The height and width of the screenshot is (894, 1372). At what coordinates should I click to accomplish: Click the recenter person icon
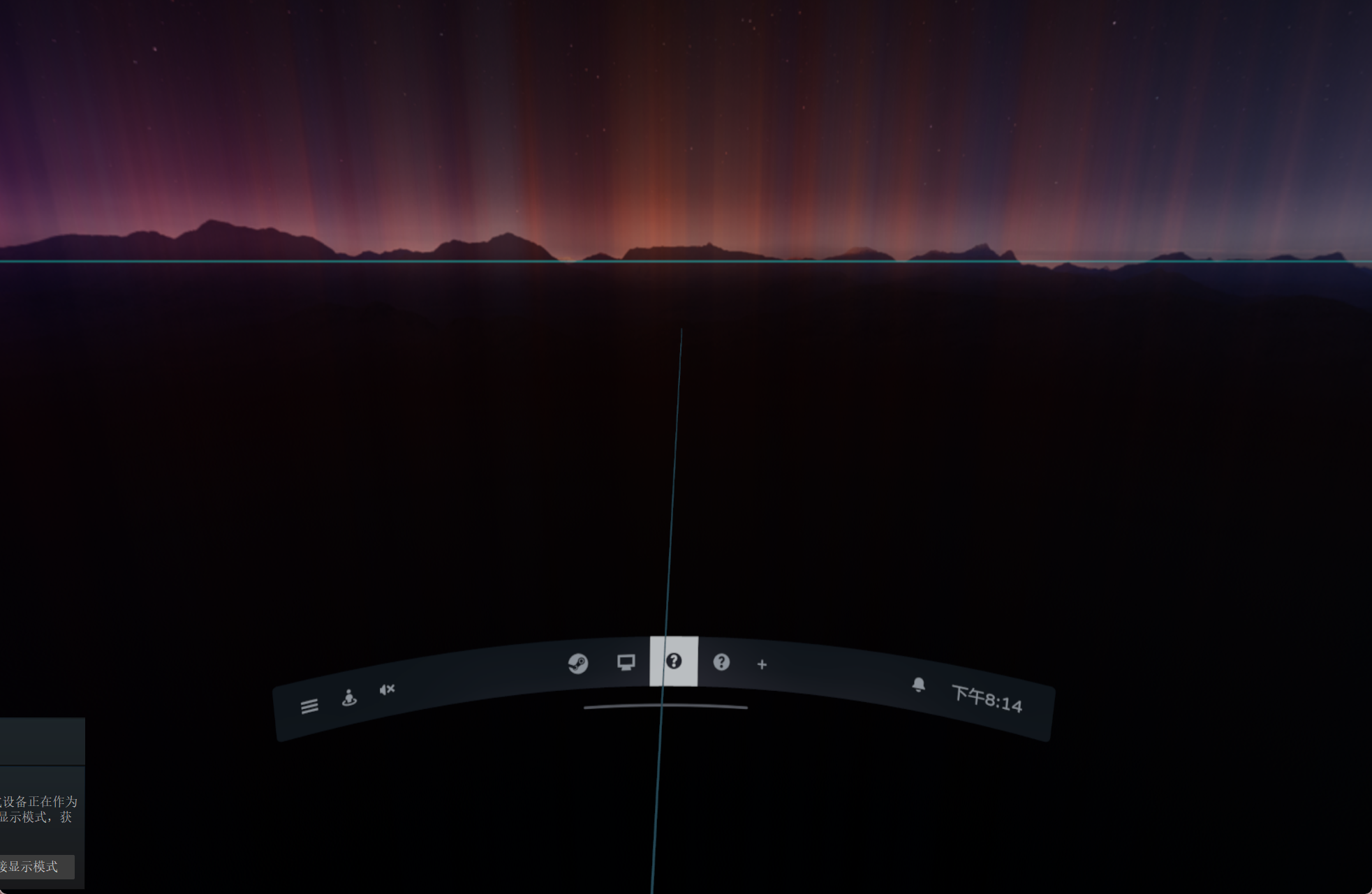[349, 696]
